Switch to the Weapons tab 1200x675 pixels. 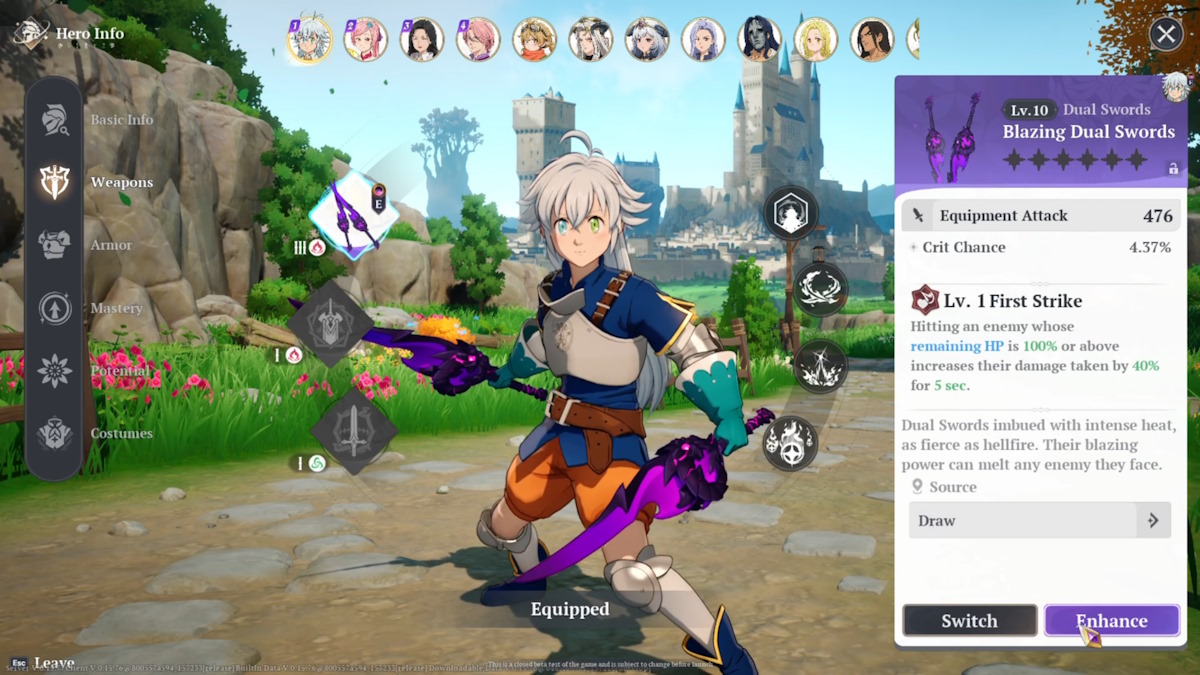click(x=55, y=182)
